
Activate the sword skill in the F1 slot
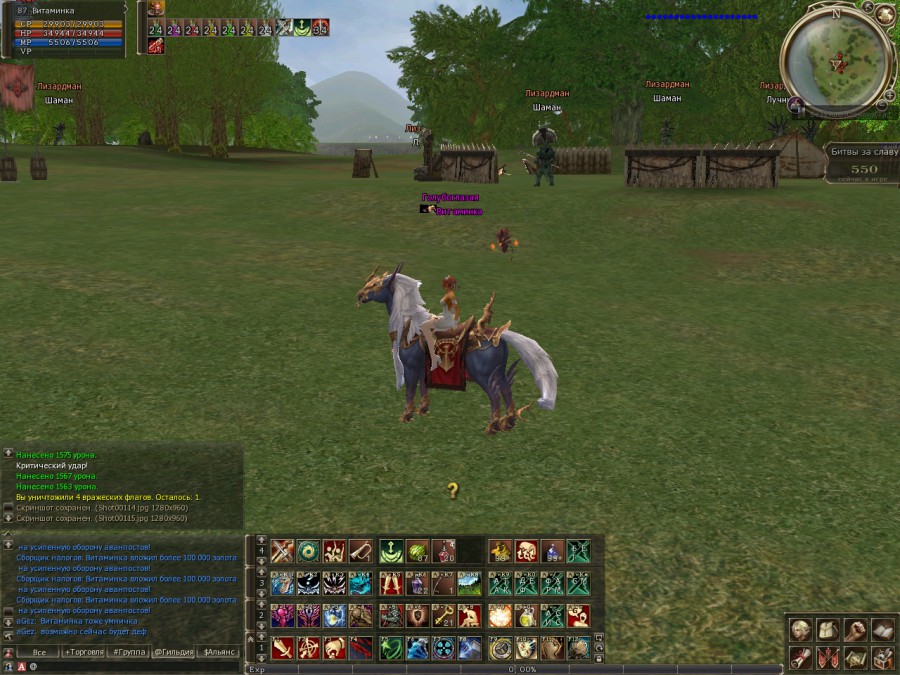coord(282,647)
